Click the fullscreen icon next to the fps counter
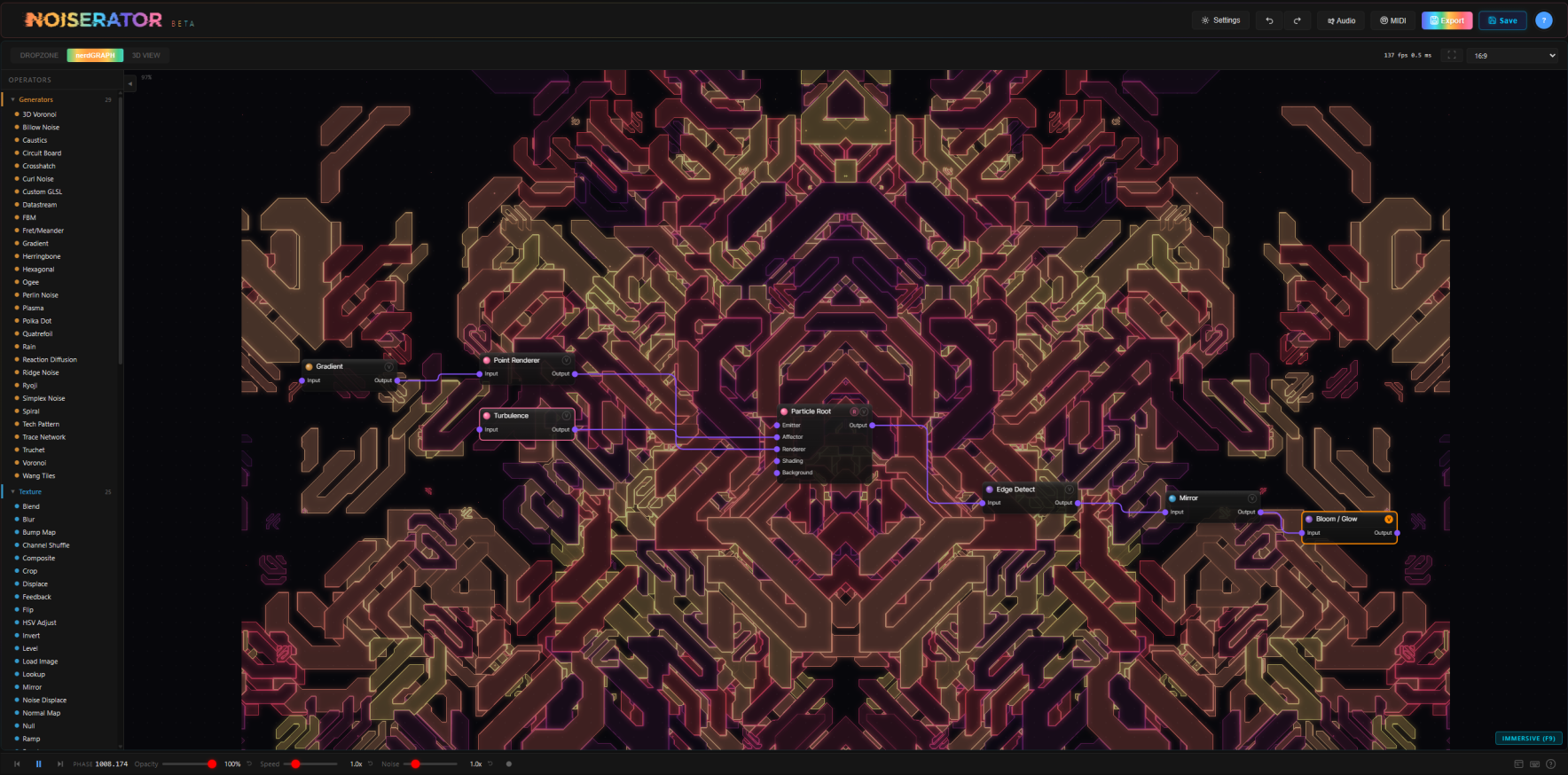This screenshot has height=775, width=1568. pos(1453,54)
